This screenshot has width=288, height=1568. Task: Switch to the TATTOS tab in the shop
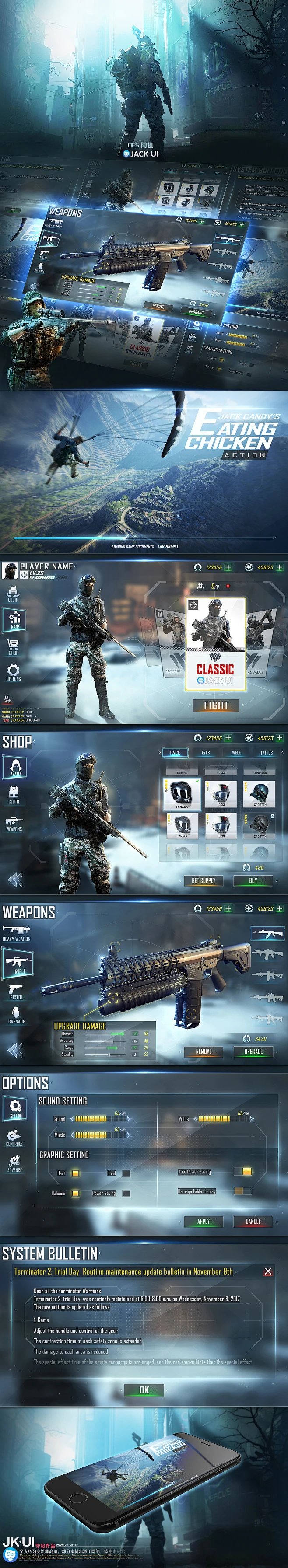click(267, 752)
